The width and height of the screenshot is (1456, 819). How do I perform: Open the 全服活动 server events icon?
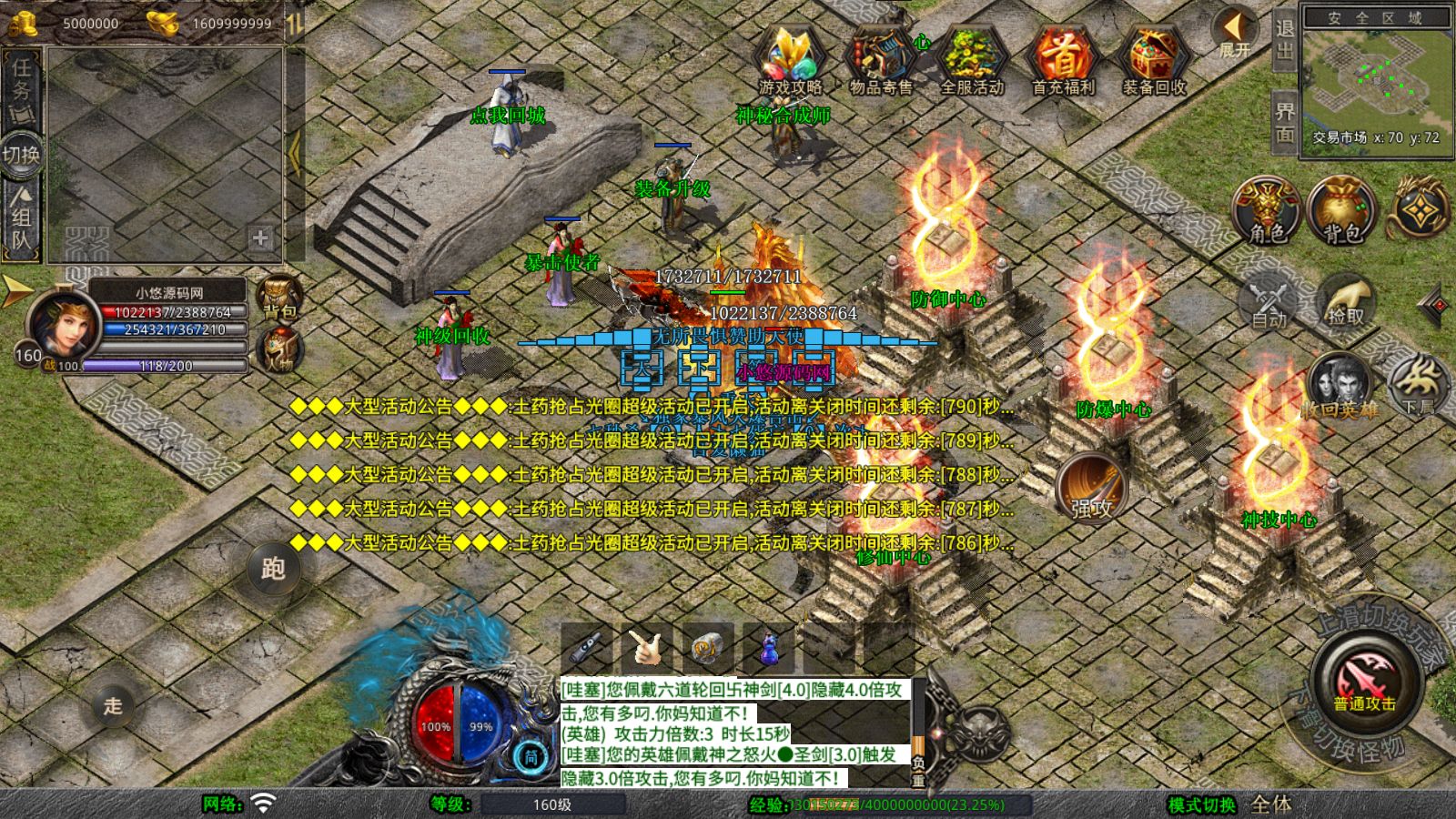tap(972, 60)
